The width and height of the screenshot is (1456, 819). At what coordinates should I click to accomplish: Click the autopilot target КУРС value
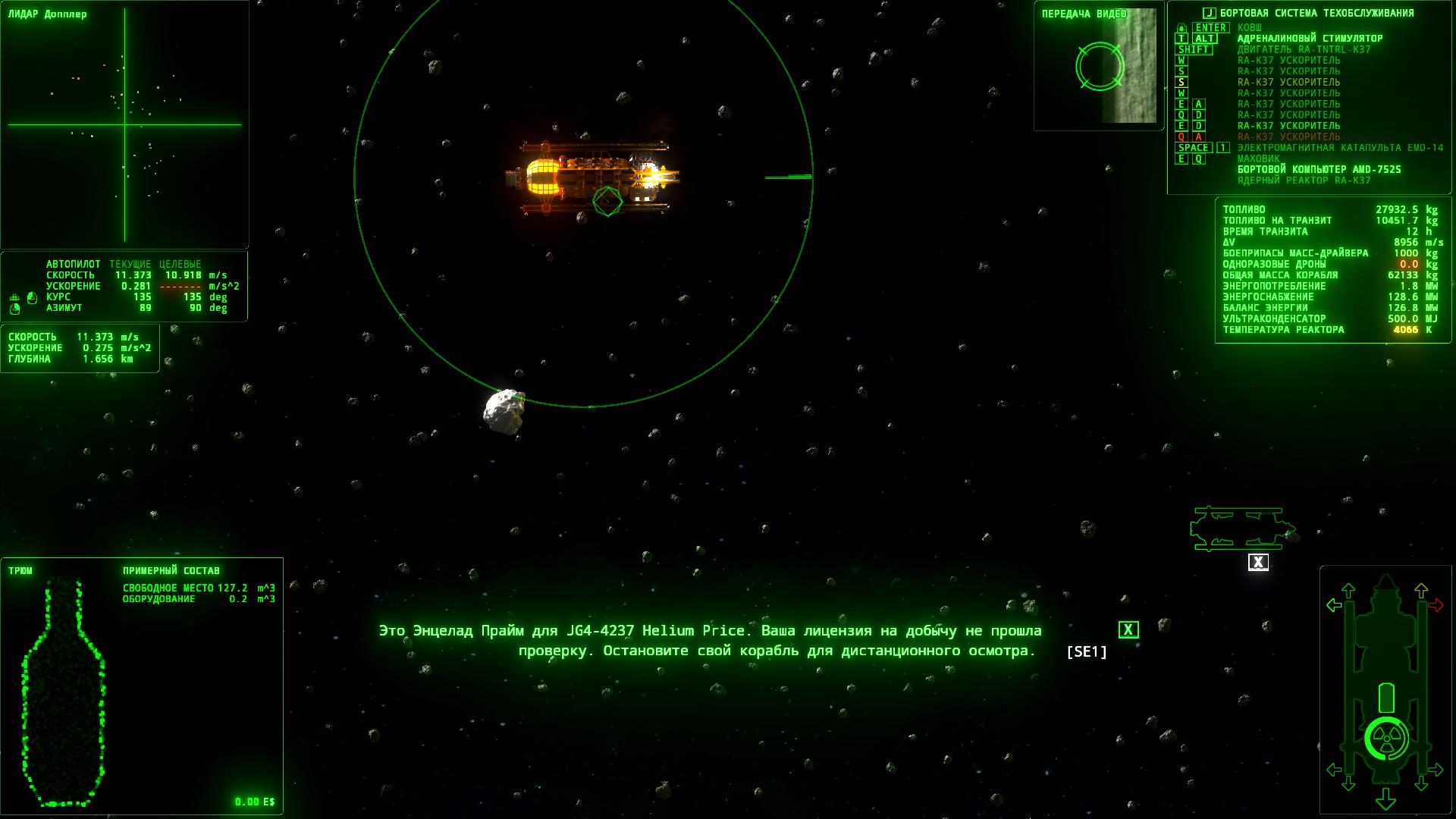(x=193, y=297)
